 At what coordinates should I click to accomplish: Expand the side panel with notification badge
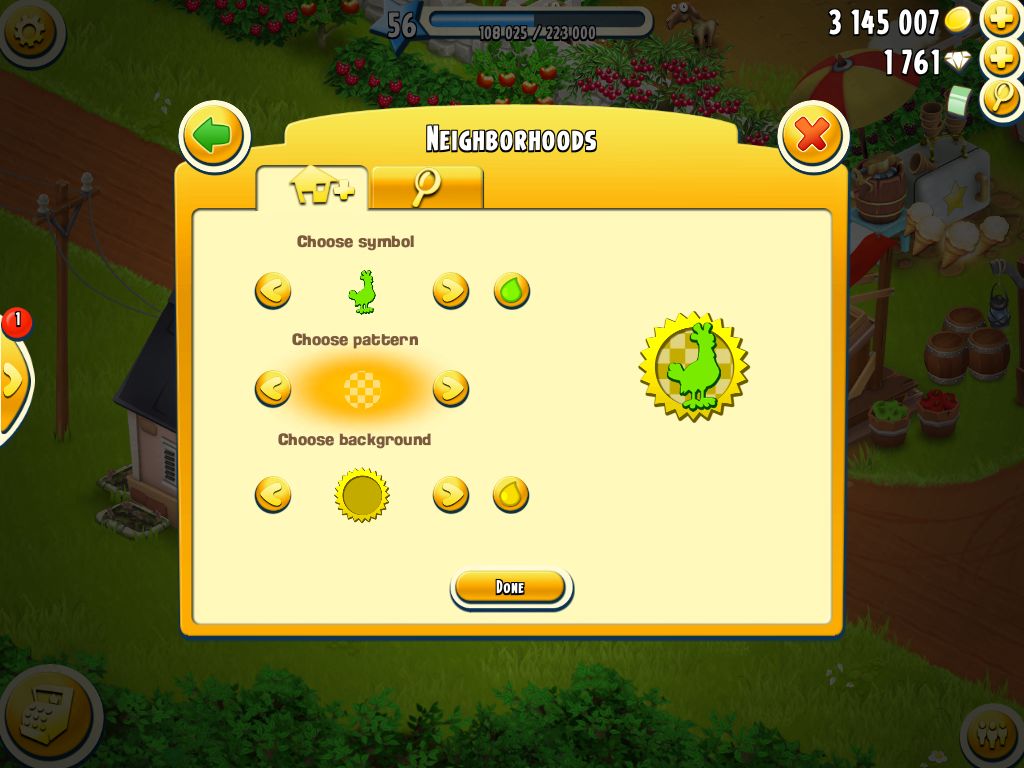12,378
